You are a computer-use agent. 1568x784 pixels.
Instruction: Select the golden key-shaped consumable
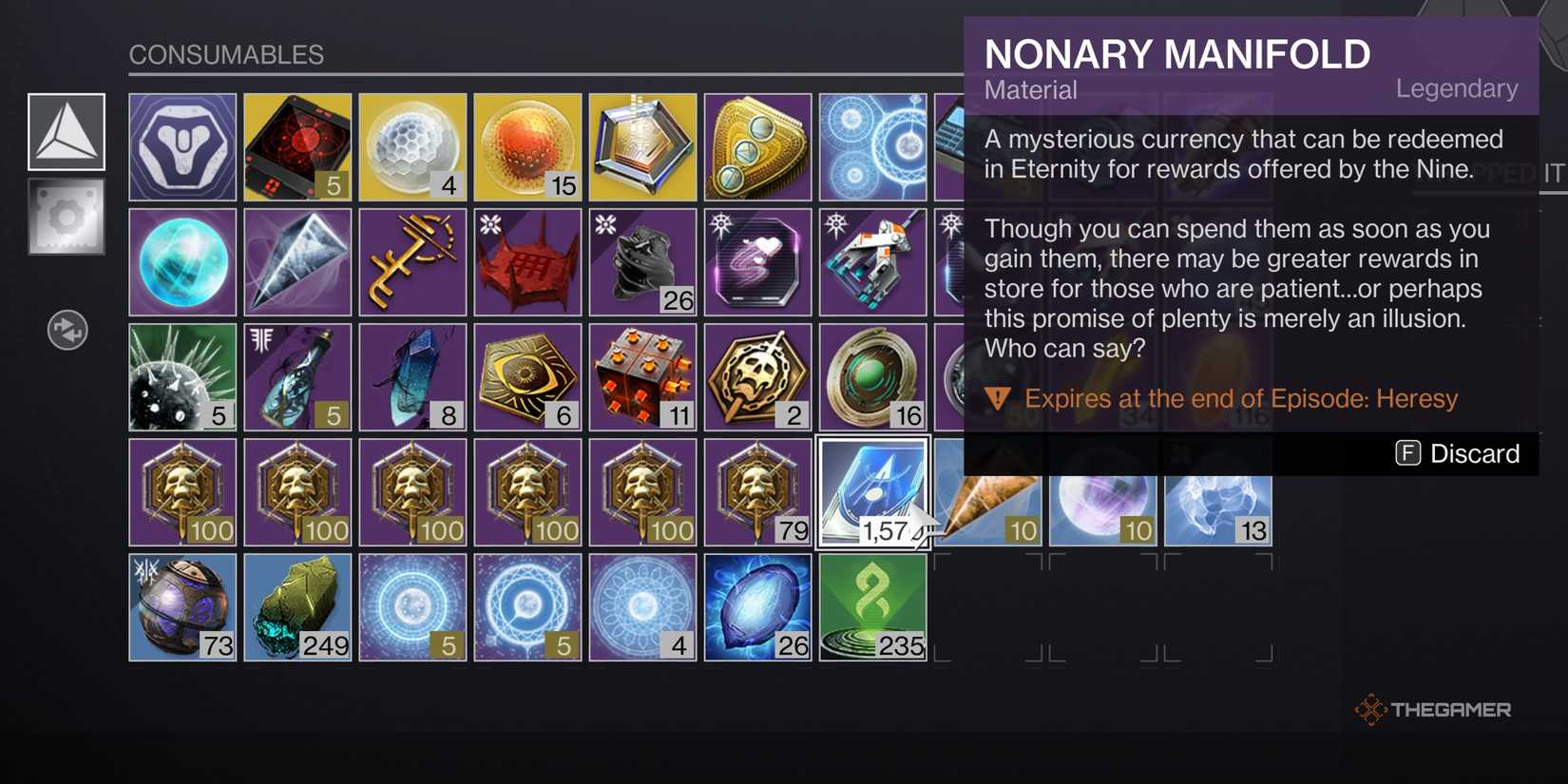411,260
